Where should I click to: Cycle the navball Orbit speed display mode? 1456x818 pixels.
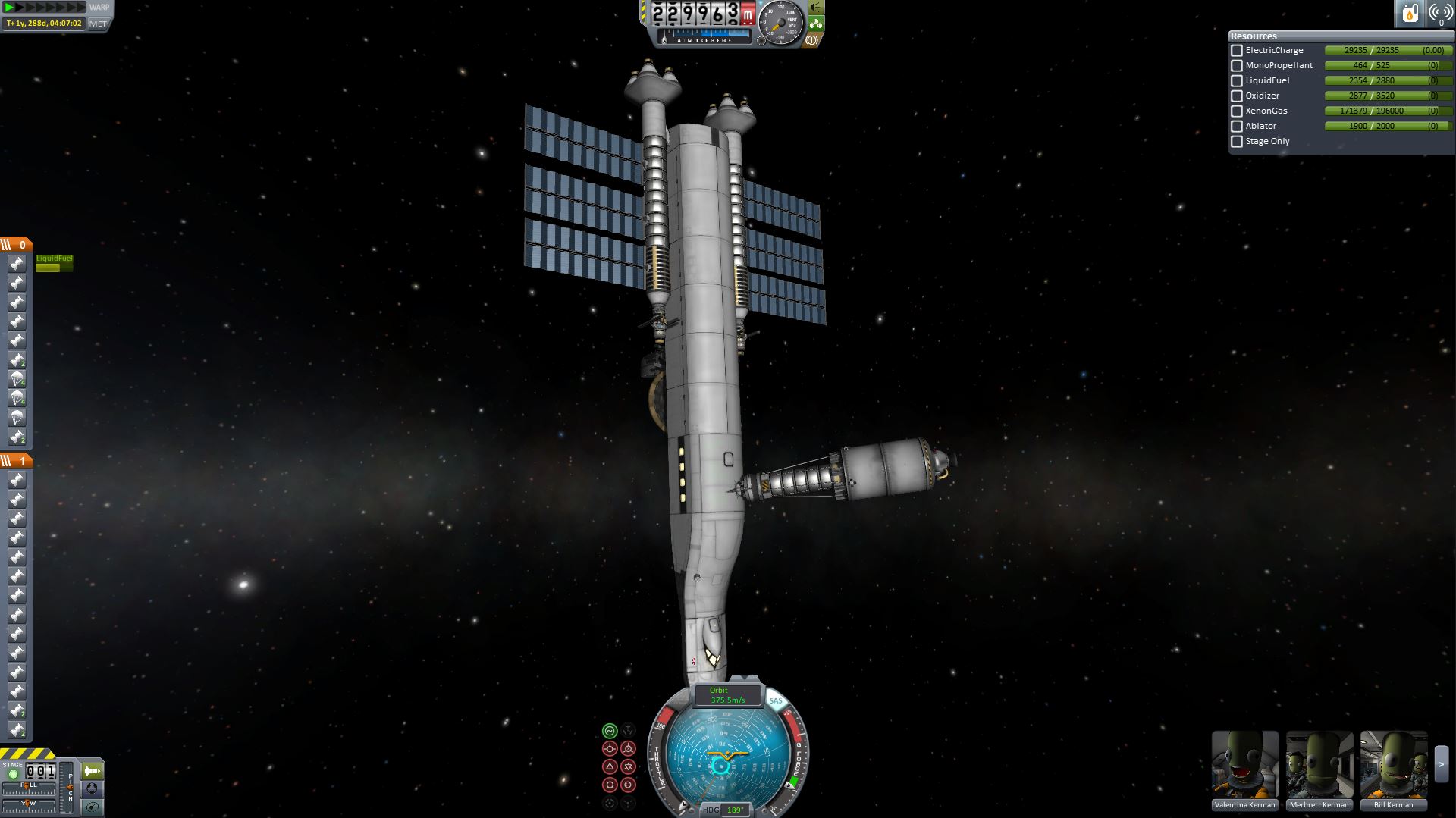point(727,695)
